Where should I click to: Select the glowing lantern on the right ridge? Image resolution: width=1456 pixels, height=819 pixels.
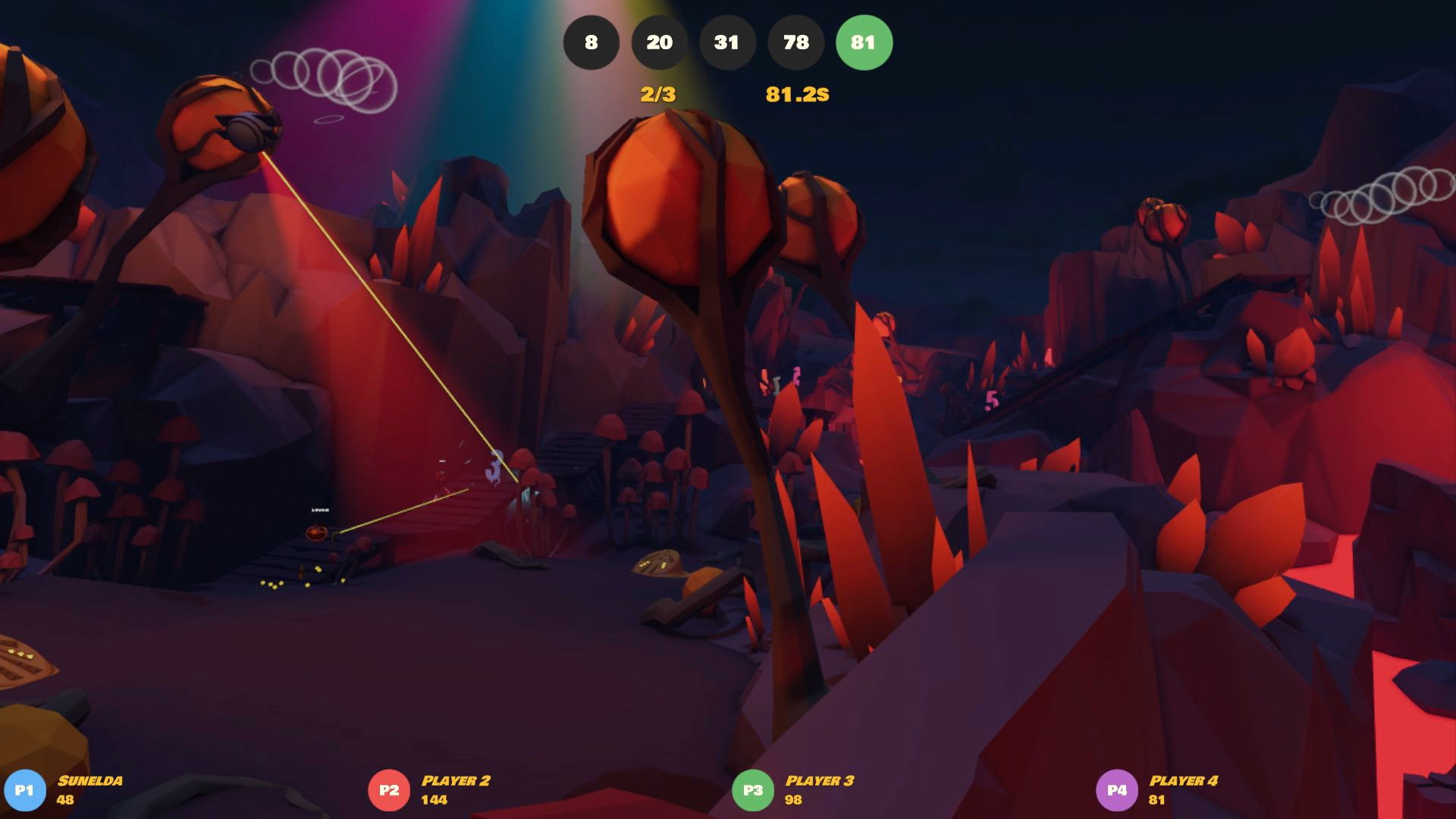coord(1160,220)
